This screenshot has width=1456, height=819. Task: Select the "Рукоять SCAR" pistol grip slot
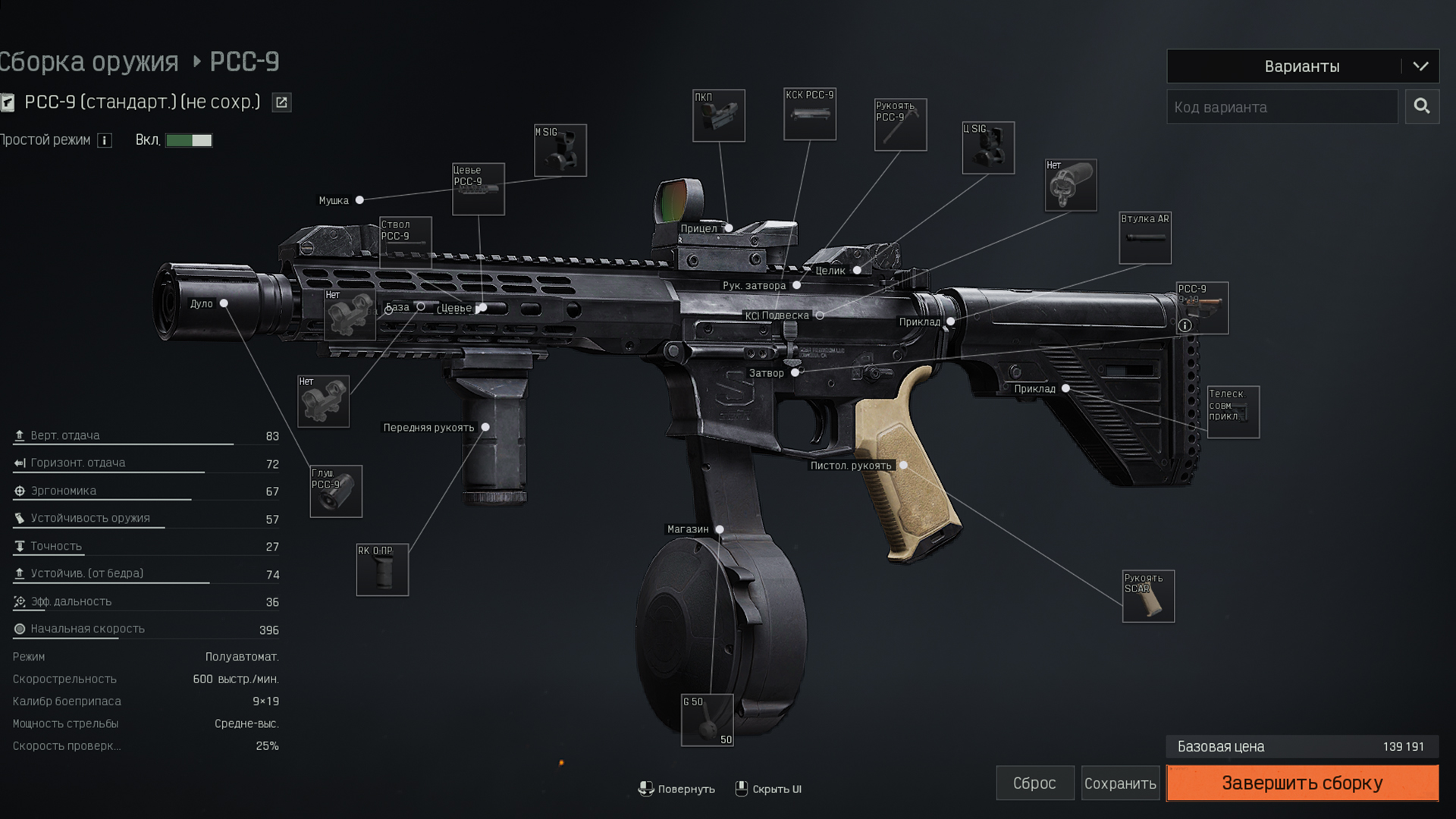pos(1148,597)
